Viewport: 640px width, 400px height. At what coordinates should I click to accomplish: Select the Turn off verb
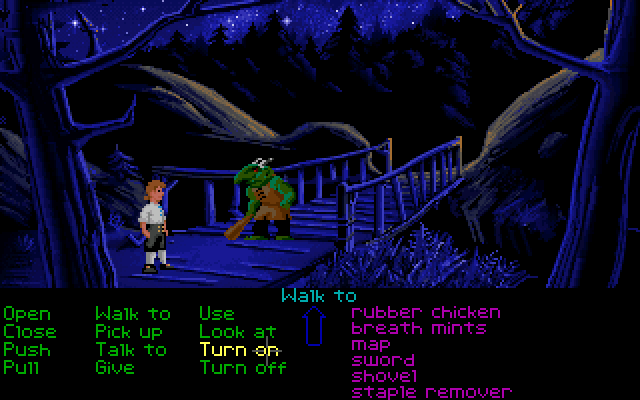click(x=243, y=367)
